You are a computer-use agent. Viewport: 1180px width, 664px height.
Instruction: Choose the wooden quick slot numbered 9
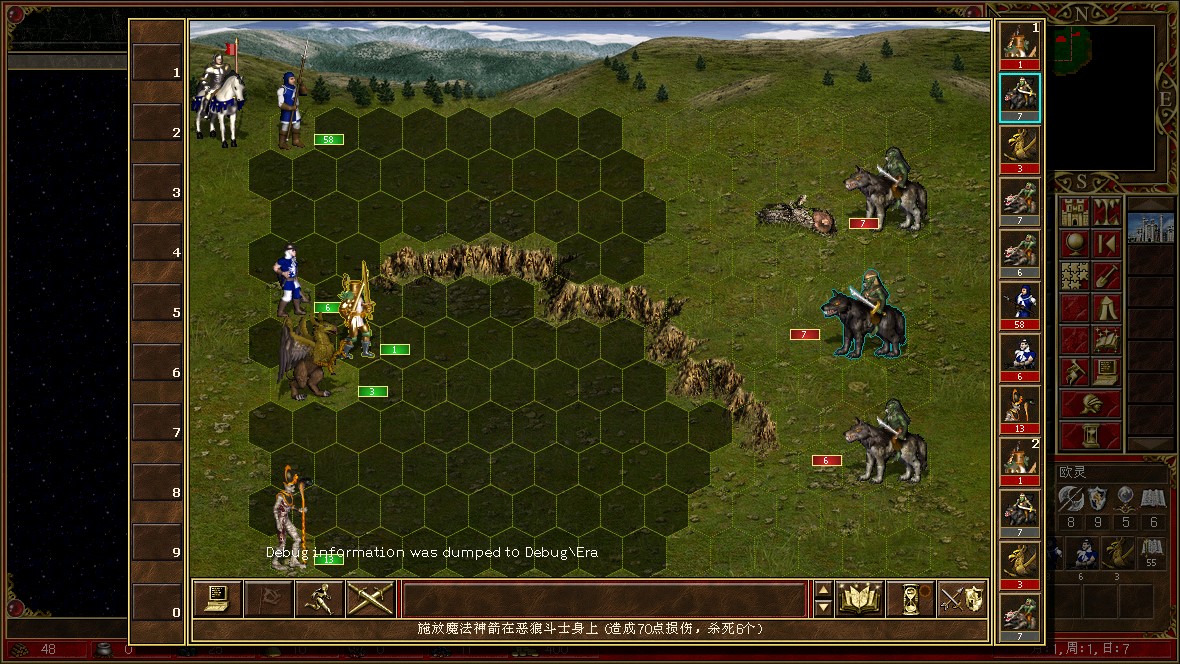pyautogui.click(x=158, y=553)
